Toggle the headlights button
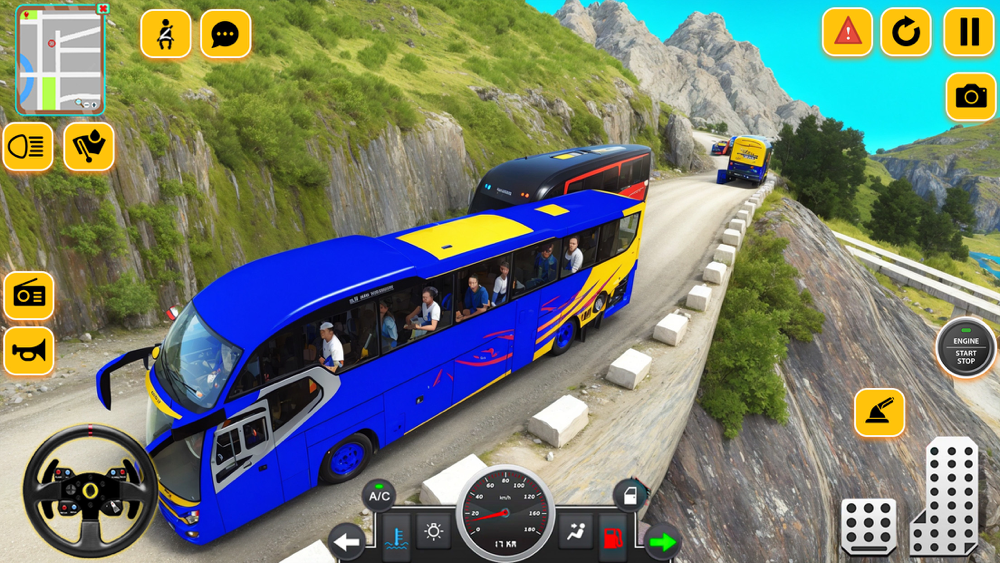The height and width of the screenshot is (563, 1000). pyautogui.click(x=28, y=147)
